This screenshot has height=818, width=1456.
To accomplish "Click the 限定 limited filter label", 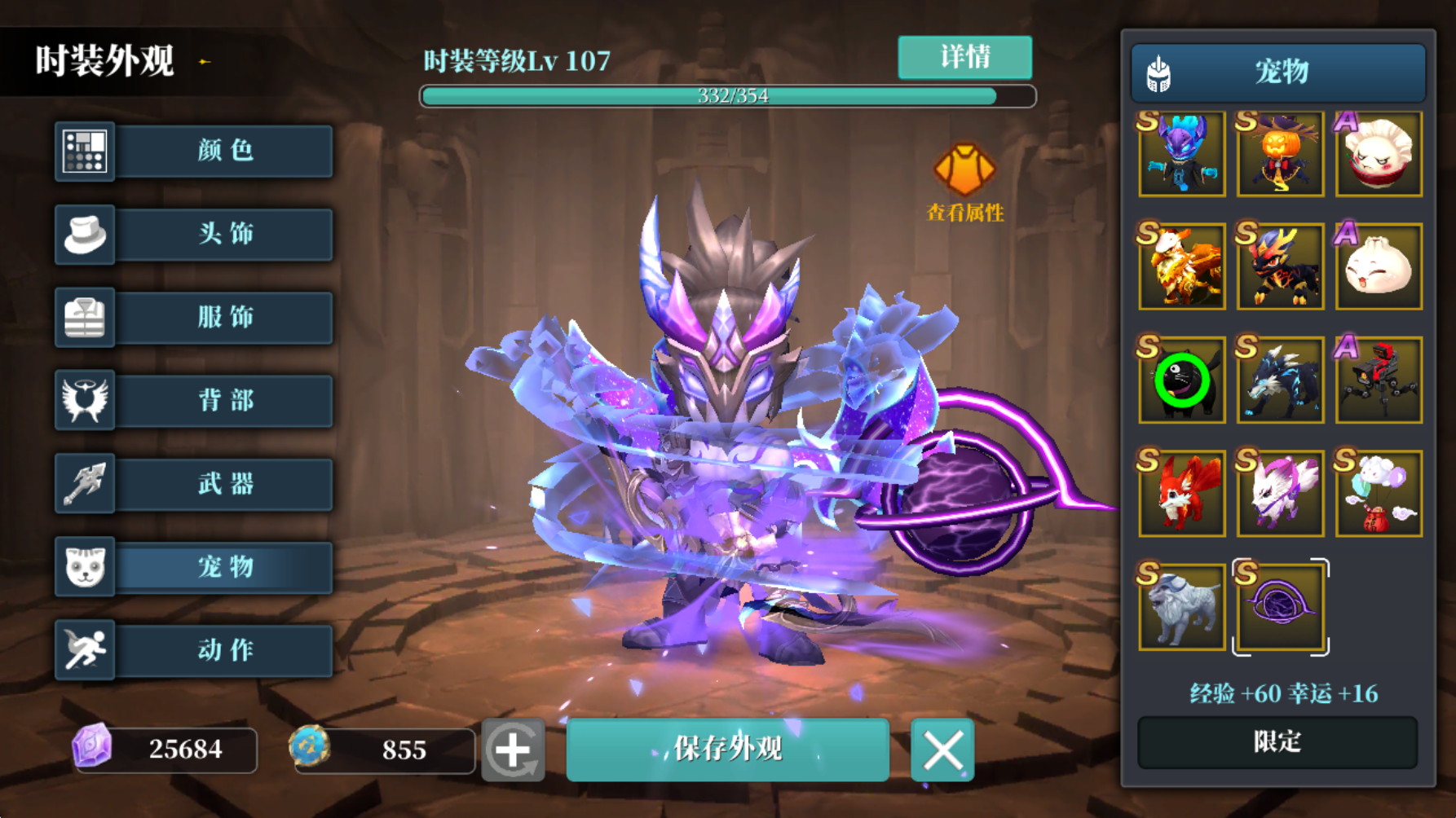I will point(1277,742).
